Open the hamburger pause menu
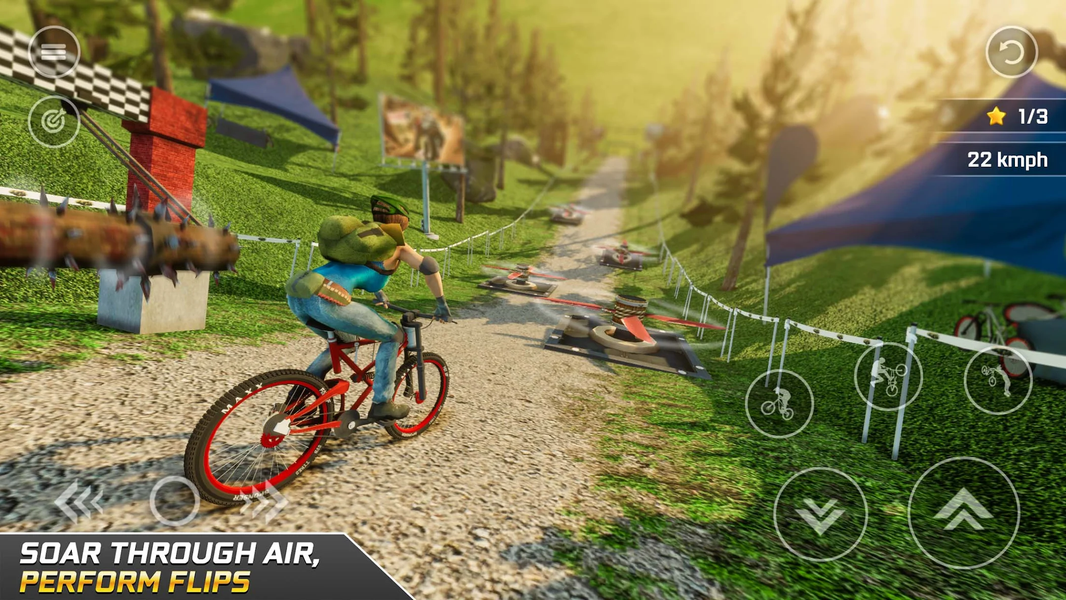The image size is (1066, 600). [54, 52]
